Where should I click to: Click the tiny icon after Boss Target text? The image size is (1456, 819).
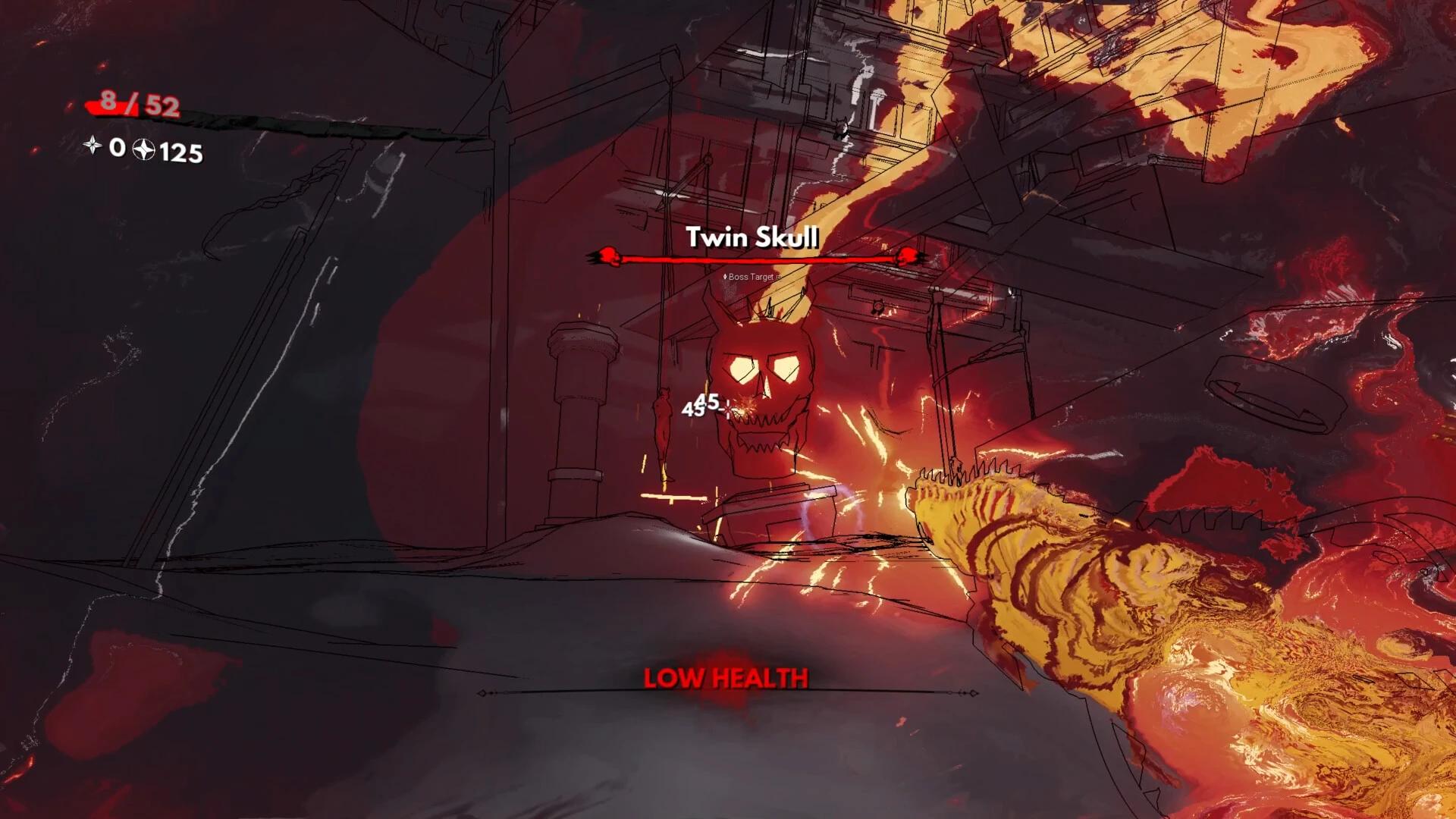tap(778, 276)
